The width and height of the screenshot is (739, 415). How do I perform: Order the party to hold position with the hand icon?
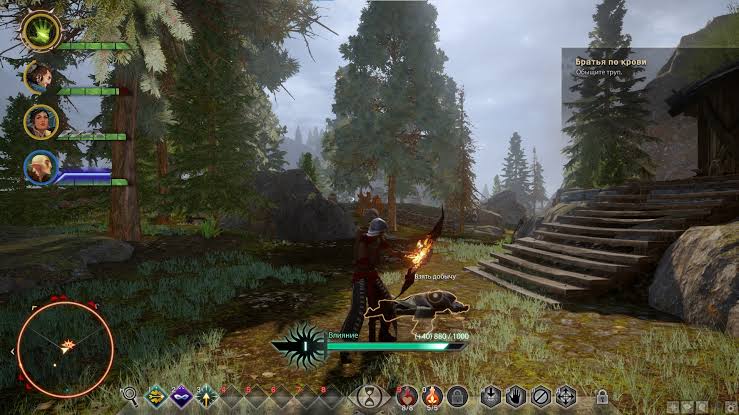(515, 396)
